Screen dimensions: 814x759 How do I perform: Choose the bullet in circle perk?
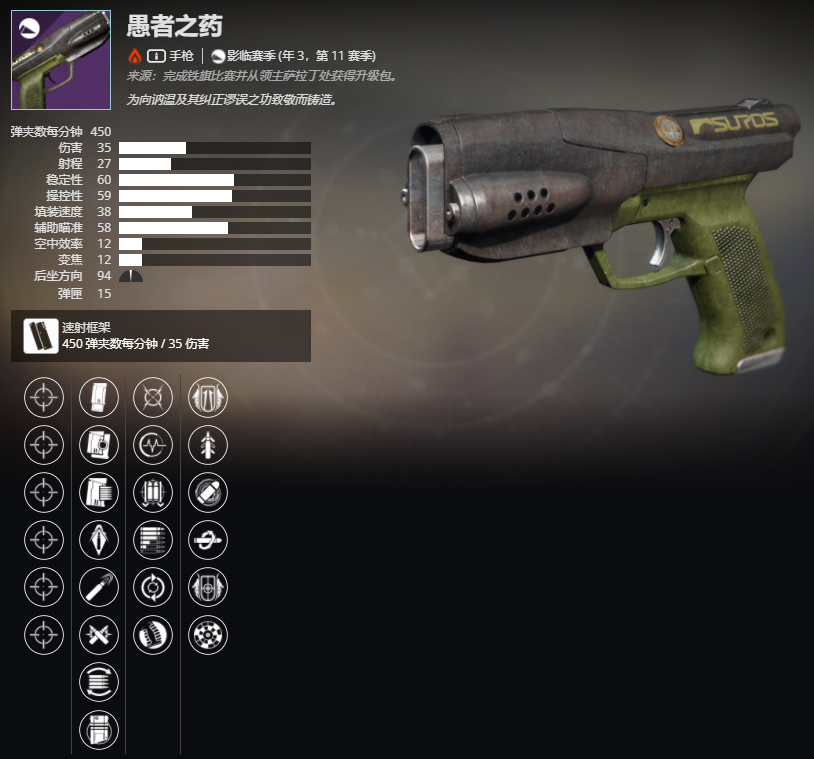tap(208, 492)
